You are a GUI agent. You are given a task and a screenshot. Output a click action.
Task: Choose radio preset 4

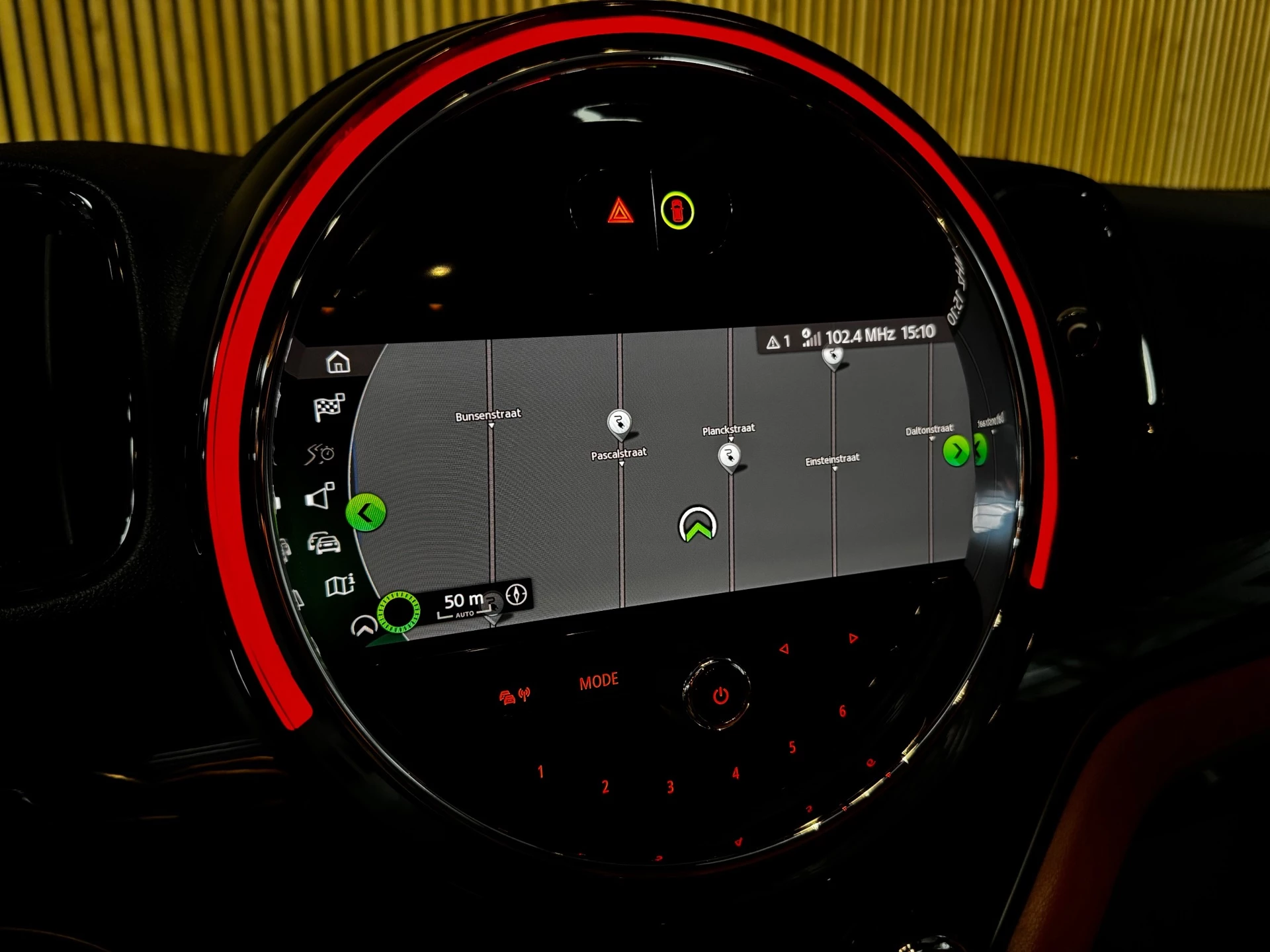735,773
